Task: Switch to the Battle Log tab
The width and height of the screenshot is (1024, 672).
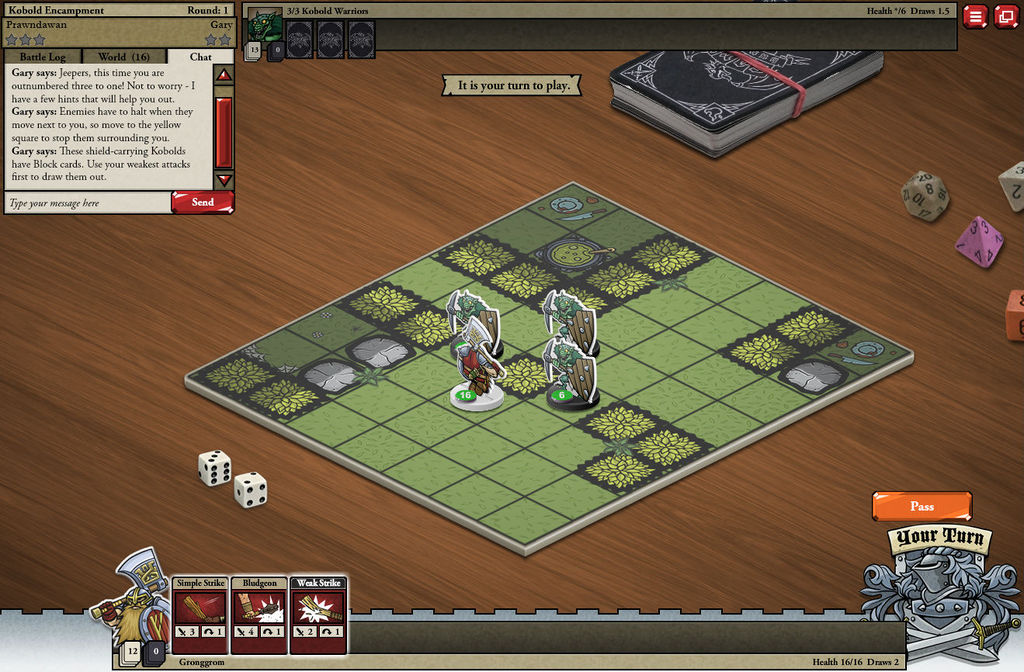Action: tap(43, 57)
